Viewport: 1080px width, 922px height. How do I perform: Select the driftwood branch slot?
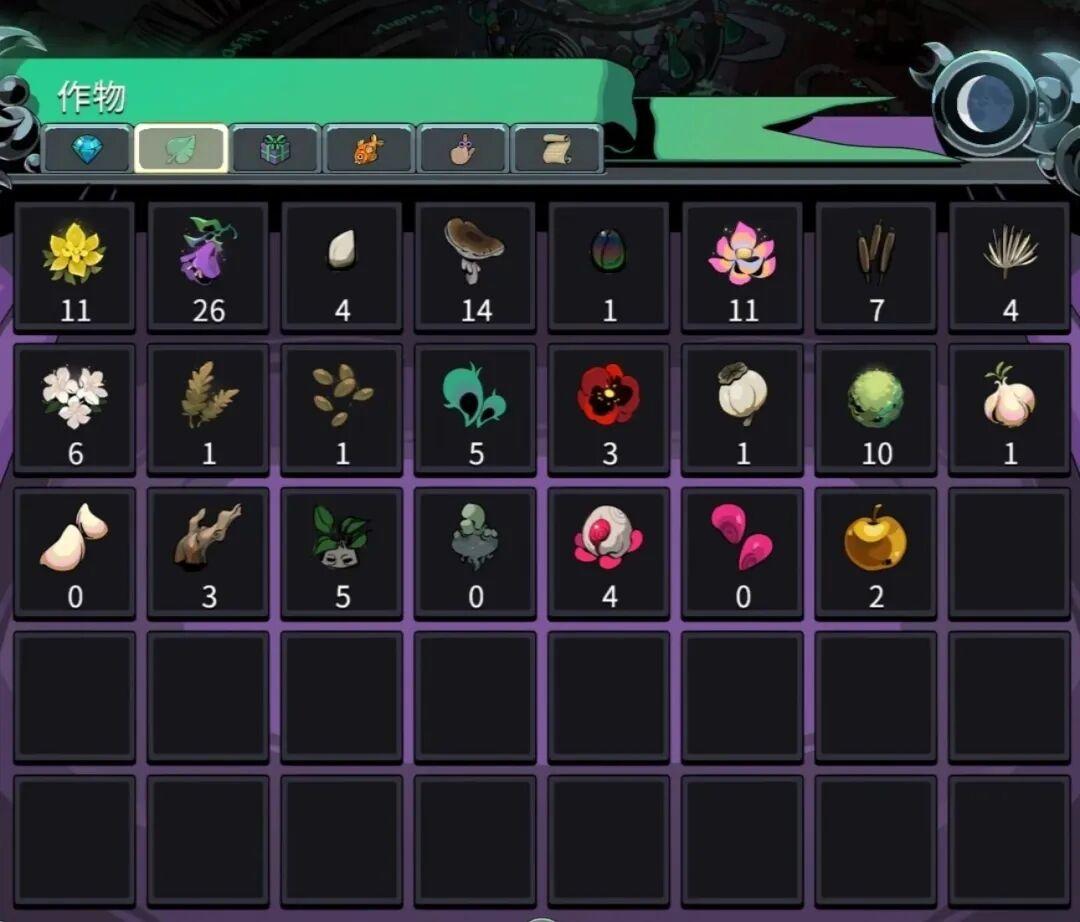click(208, 553)
